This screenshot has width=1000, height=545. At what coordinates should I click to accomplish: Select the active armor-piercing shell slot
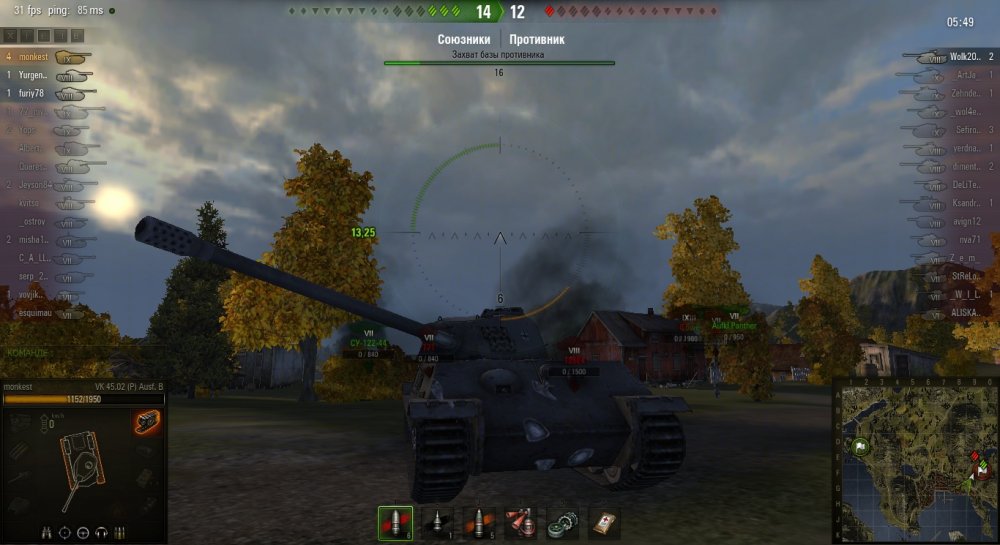[394, 523]
